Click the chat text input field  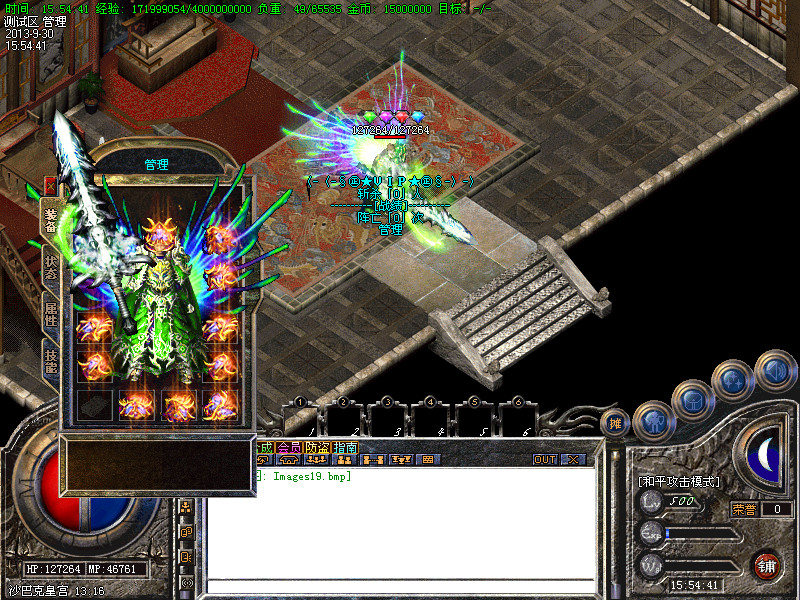(x=400, y=587)
